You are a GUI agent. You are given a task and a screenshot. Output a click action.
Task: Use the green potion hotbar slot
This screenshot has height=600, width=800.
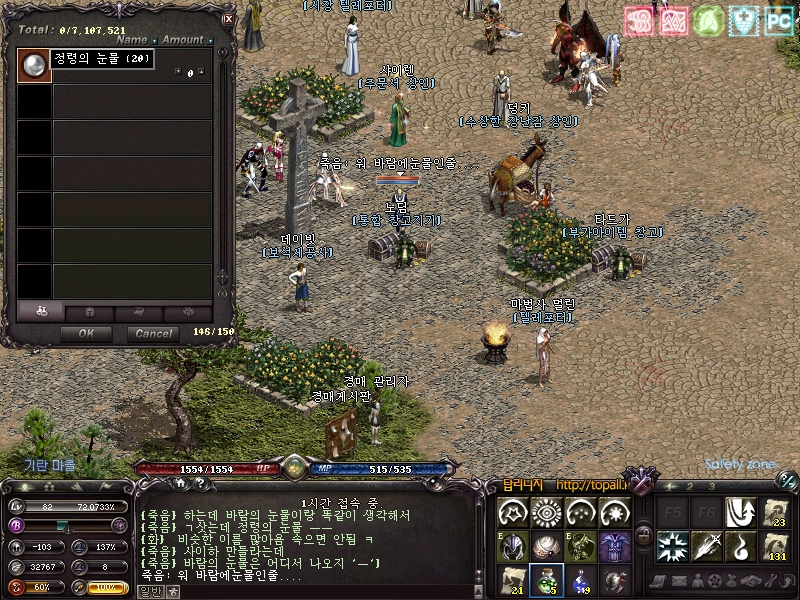coord(547,578)
